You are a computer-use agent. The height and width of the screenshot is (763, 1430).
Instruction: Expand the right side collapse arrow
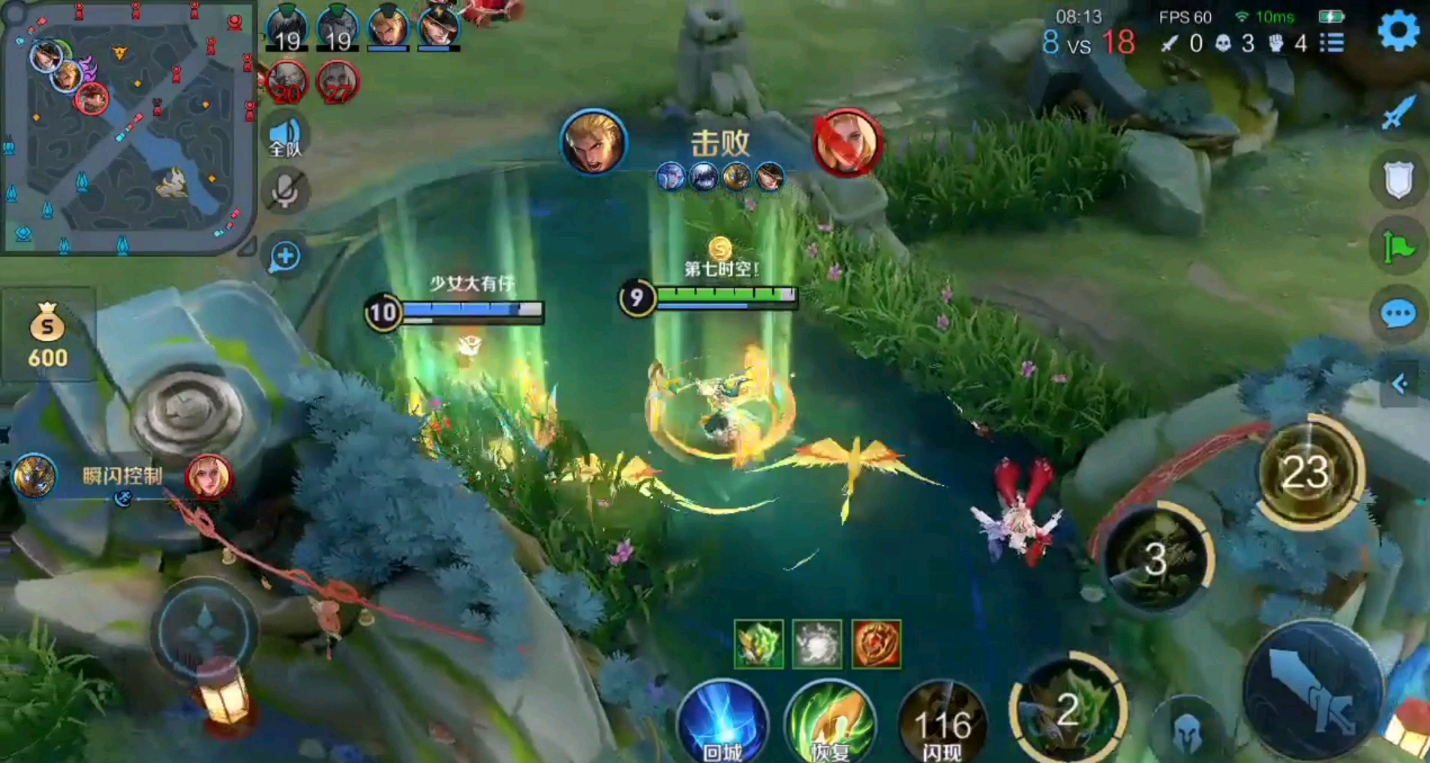point(1399,383)
